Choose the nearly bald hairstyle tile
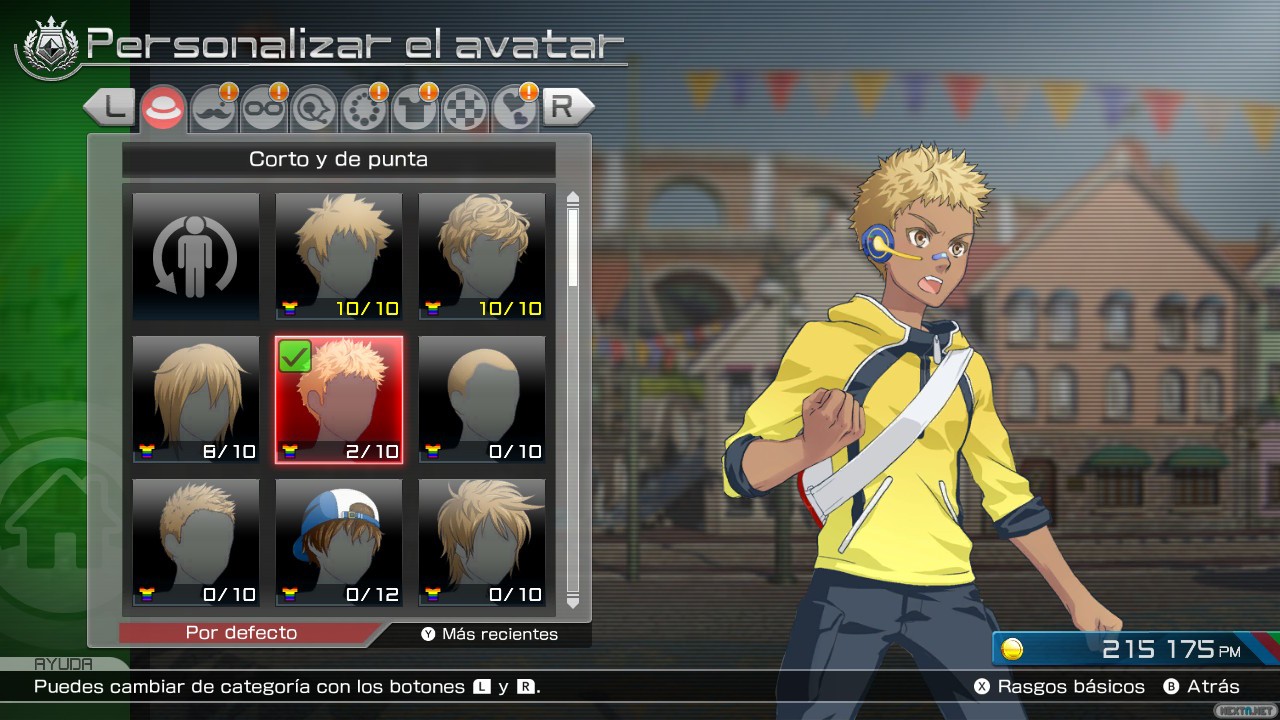 click(x=482, y=400)
